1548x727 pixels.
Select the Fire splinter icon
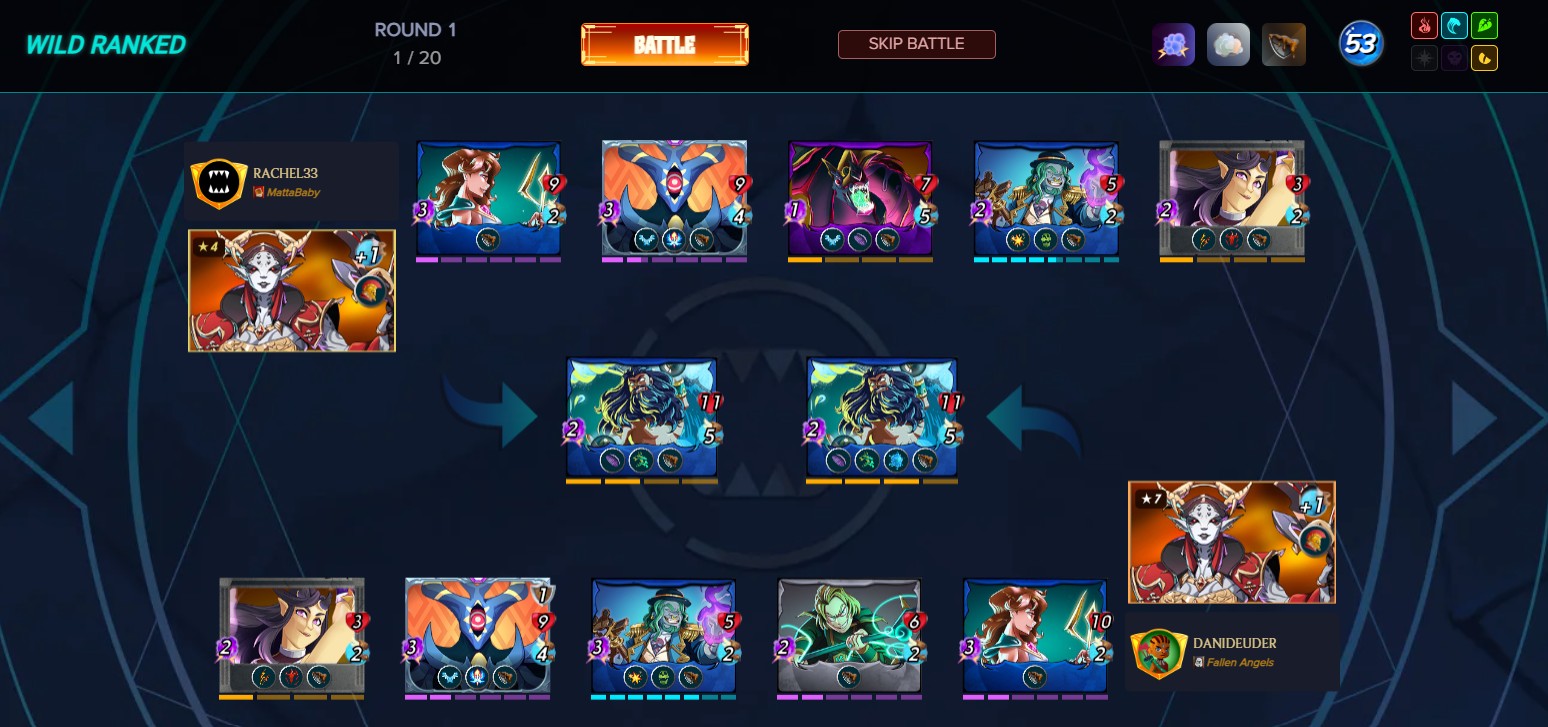coord(1424,25)
